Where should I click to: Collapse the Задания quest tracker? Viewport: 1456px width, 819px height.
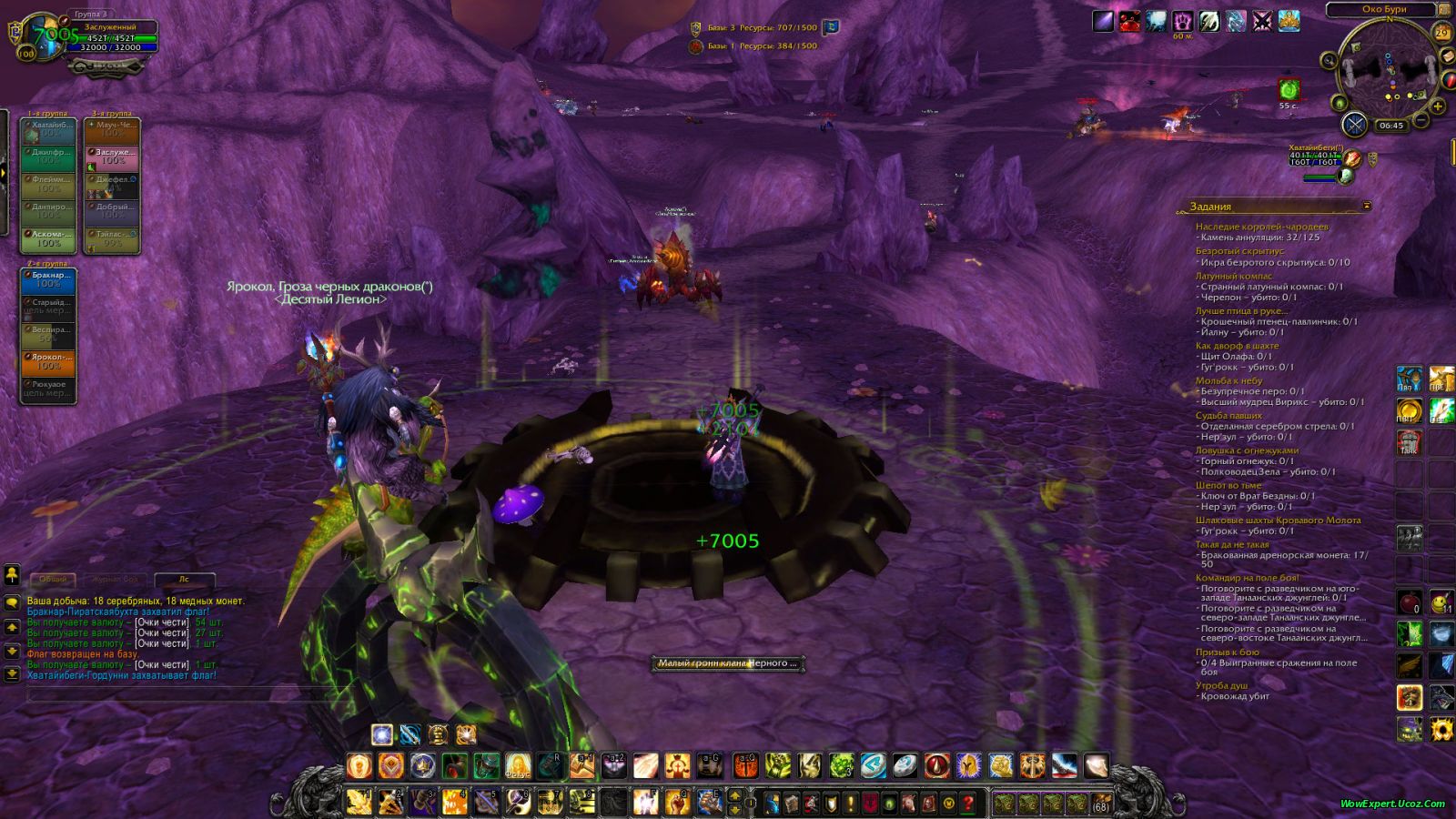pos(1367,207)
